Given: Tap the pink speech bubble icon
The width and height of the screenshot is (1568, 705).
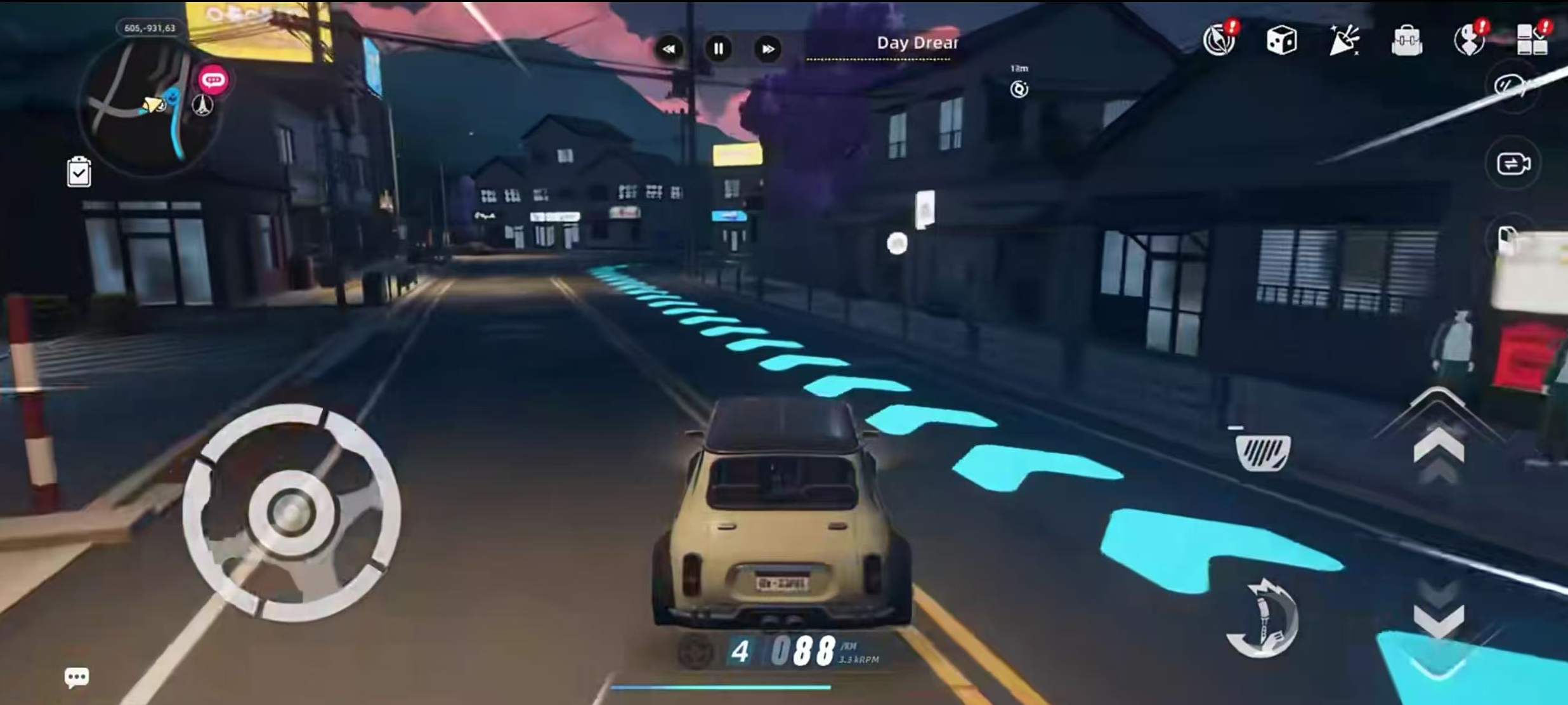Looking at the screenshot, I should point(213,80).
